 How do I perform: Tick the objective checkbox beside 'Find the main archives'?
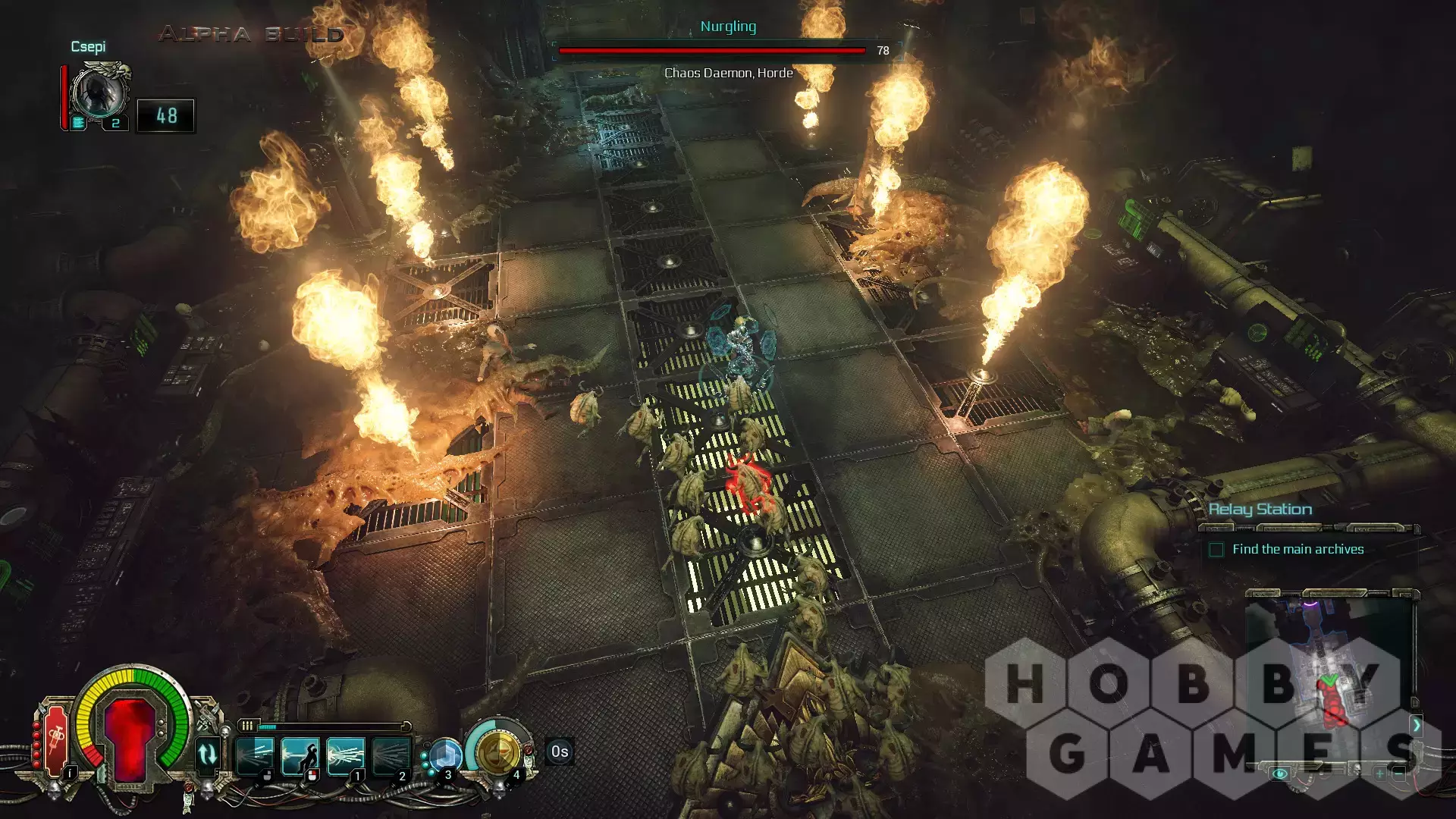point(1216,550)
